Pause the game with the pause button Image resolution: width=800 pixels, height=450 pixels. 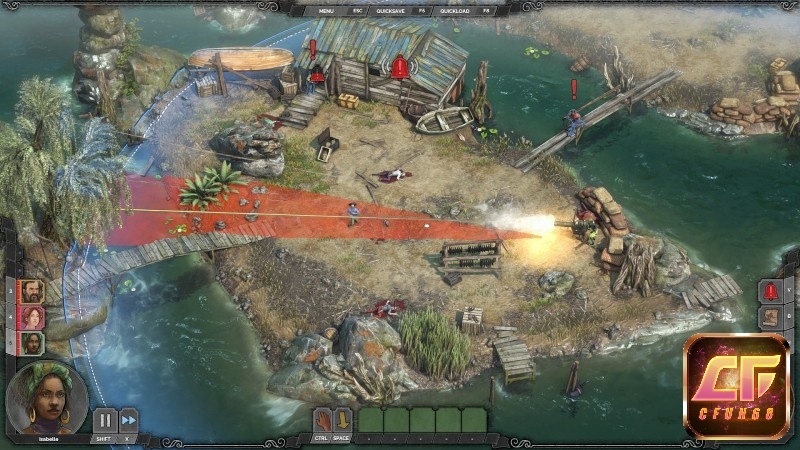104,421
